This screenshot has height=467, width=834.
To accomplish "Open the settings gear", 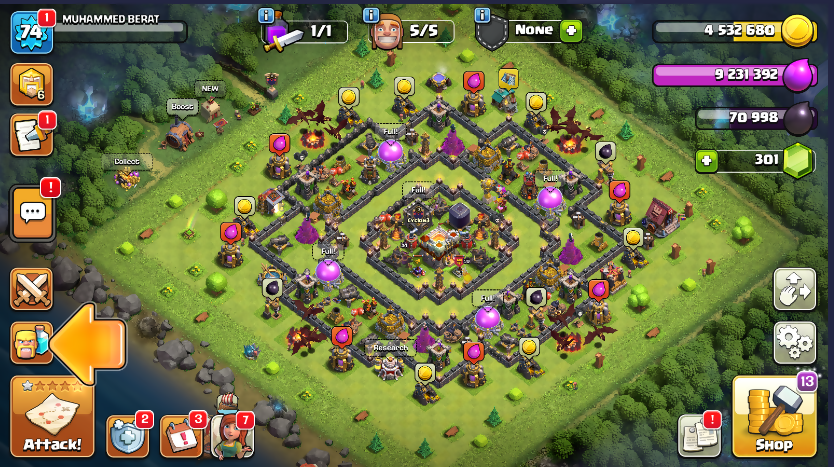I will tap(794, 342).
